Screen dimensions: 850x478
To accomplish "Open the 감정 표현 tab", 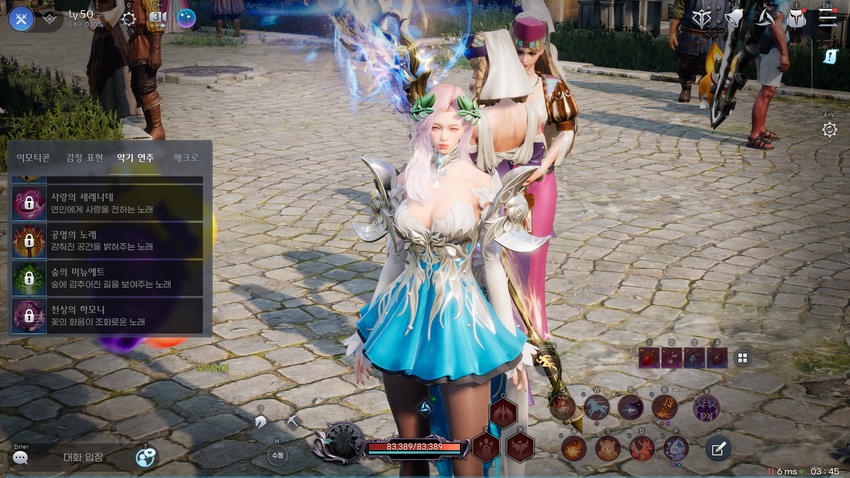I will [x=84, y=158].
